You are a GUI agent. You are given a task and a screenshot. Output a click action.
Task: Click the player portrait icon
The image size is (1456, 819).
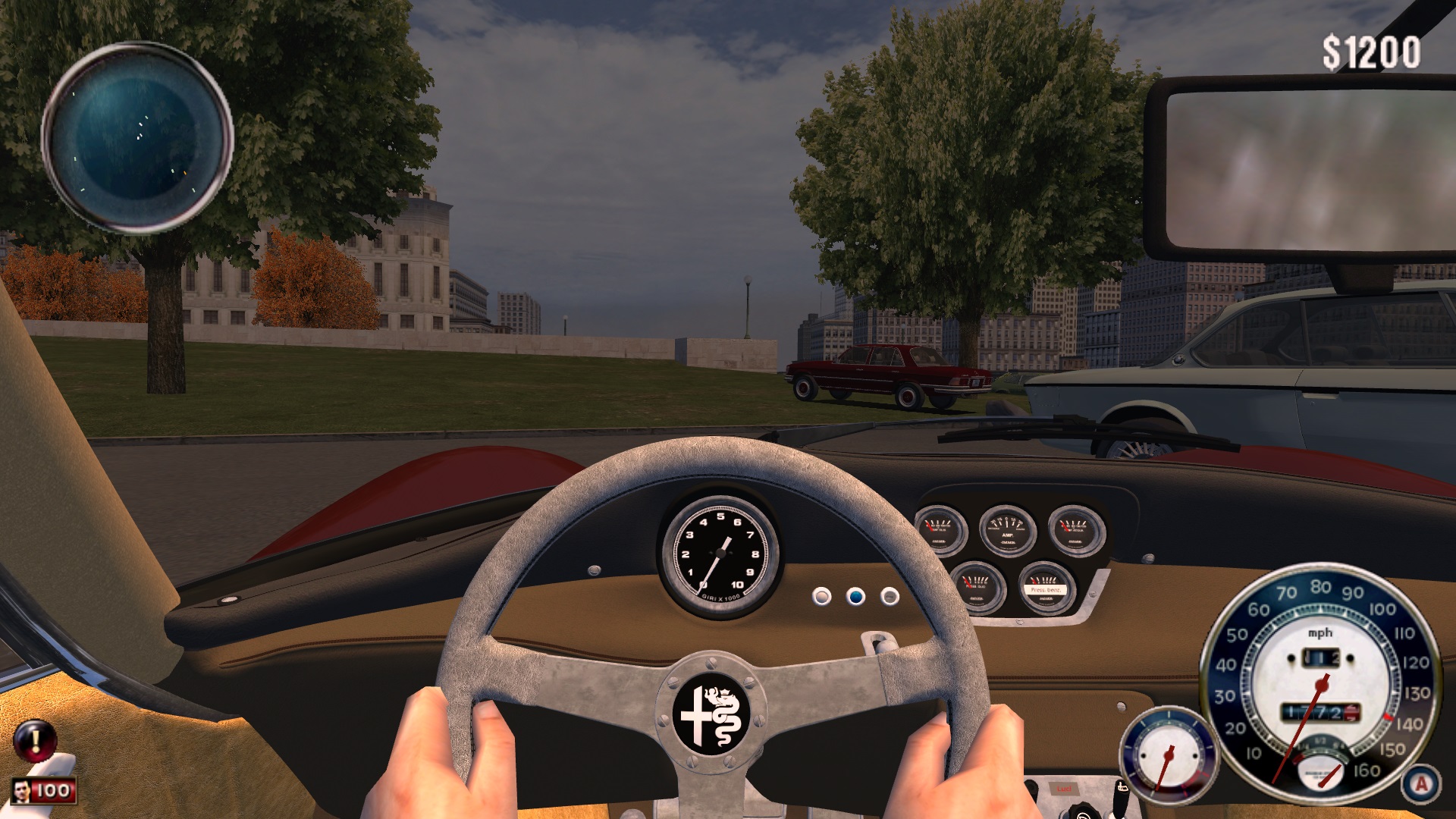point(22,791)
